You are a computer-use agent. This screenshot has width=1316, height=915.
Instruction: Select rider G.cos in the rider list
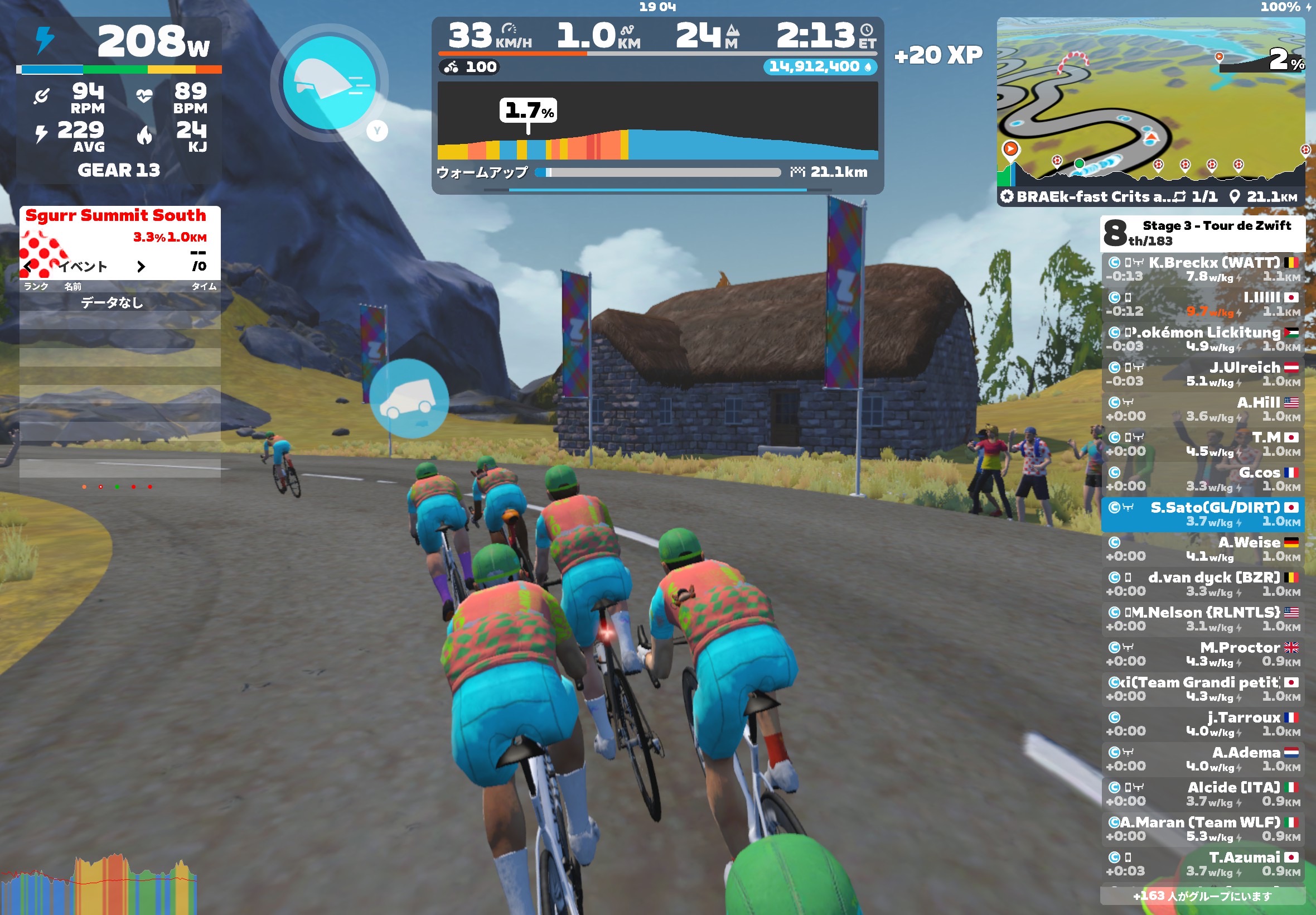[x=1202, y=479]
